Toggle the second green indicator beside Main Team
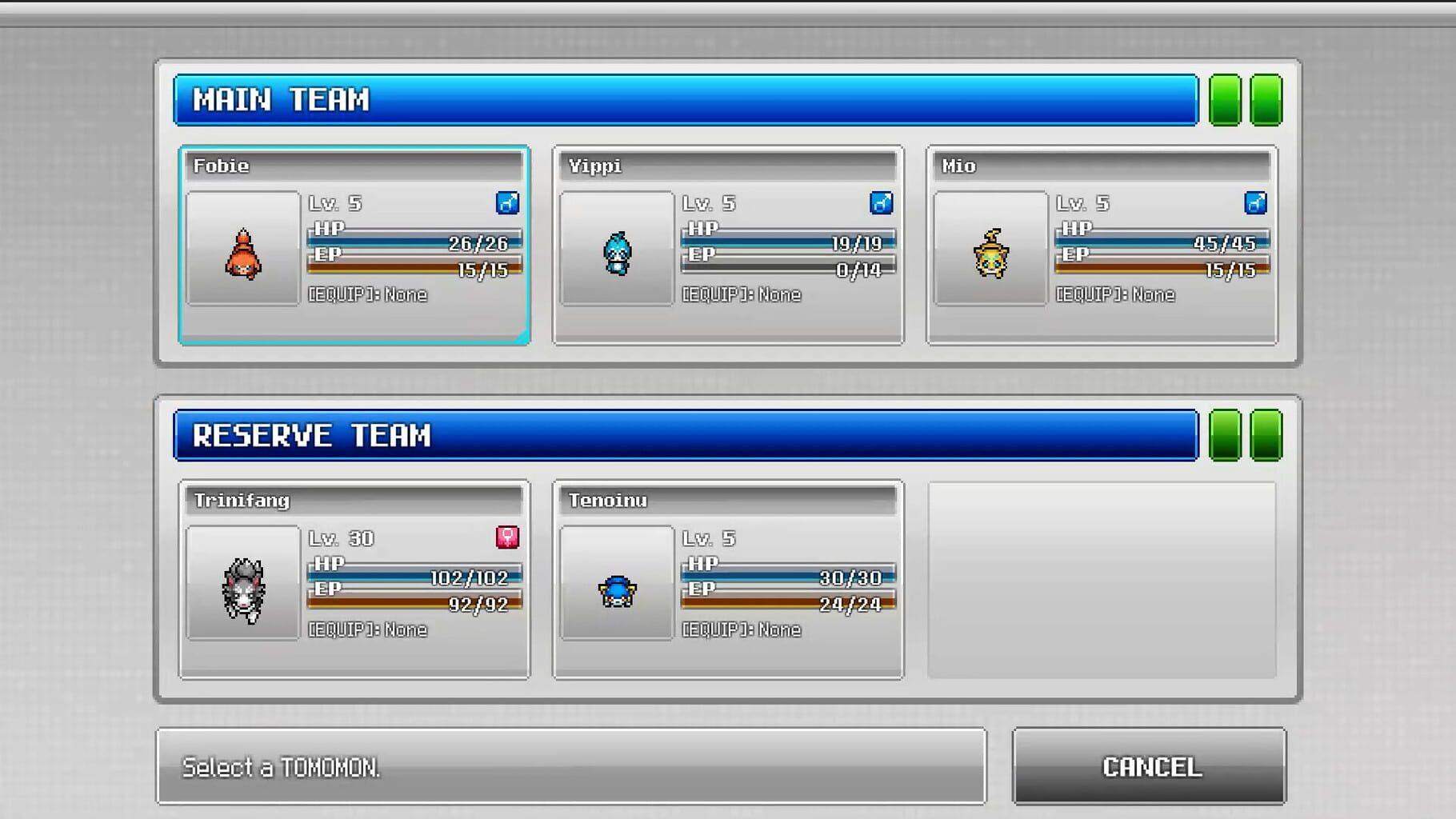Screen dimensions: 1456x819 click(x=1265, y=100)
